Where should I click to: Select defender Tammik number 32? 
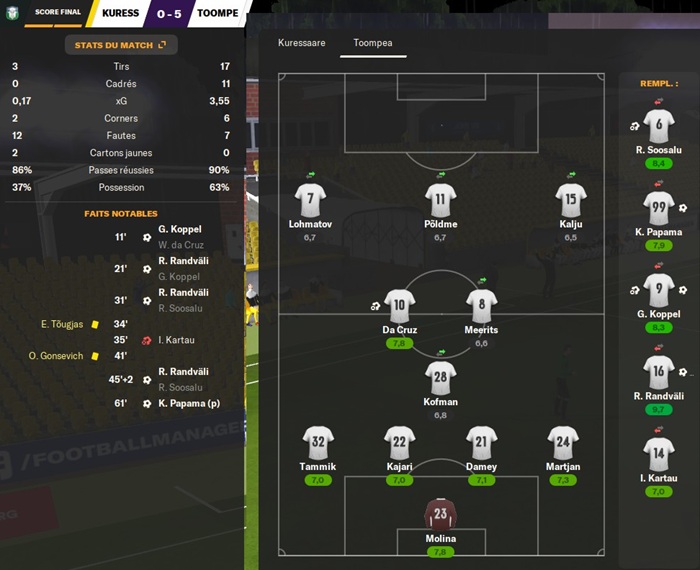click(x=318, y=443)
